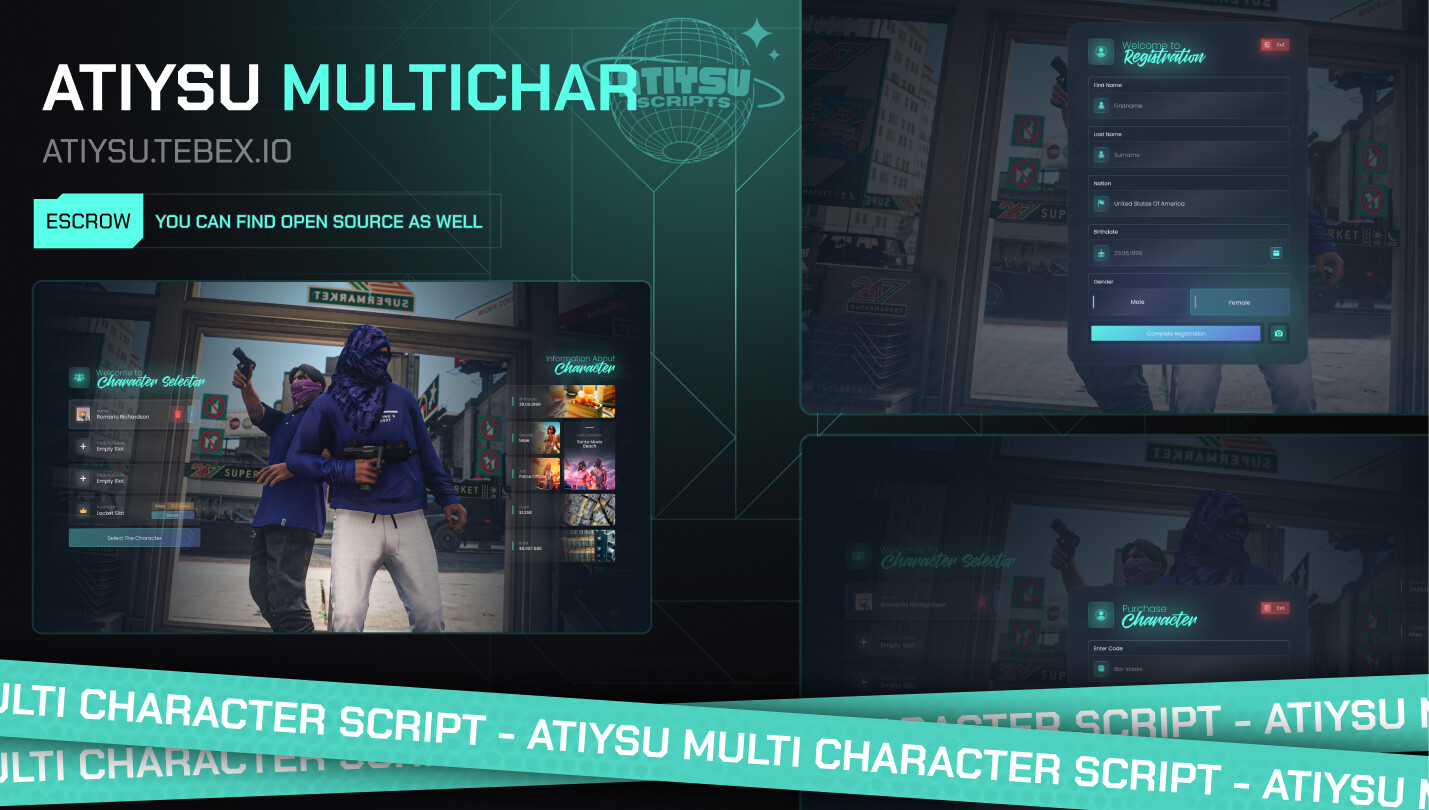Click the red delete icon beside Romario Richardson
Screen dimensions: 1429x810
[177, 414]
